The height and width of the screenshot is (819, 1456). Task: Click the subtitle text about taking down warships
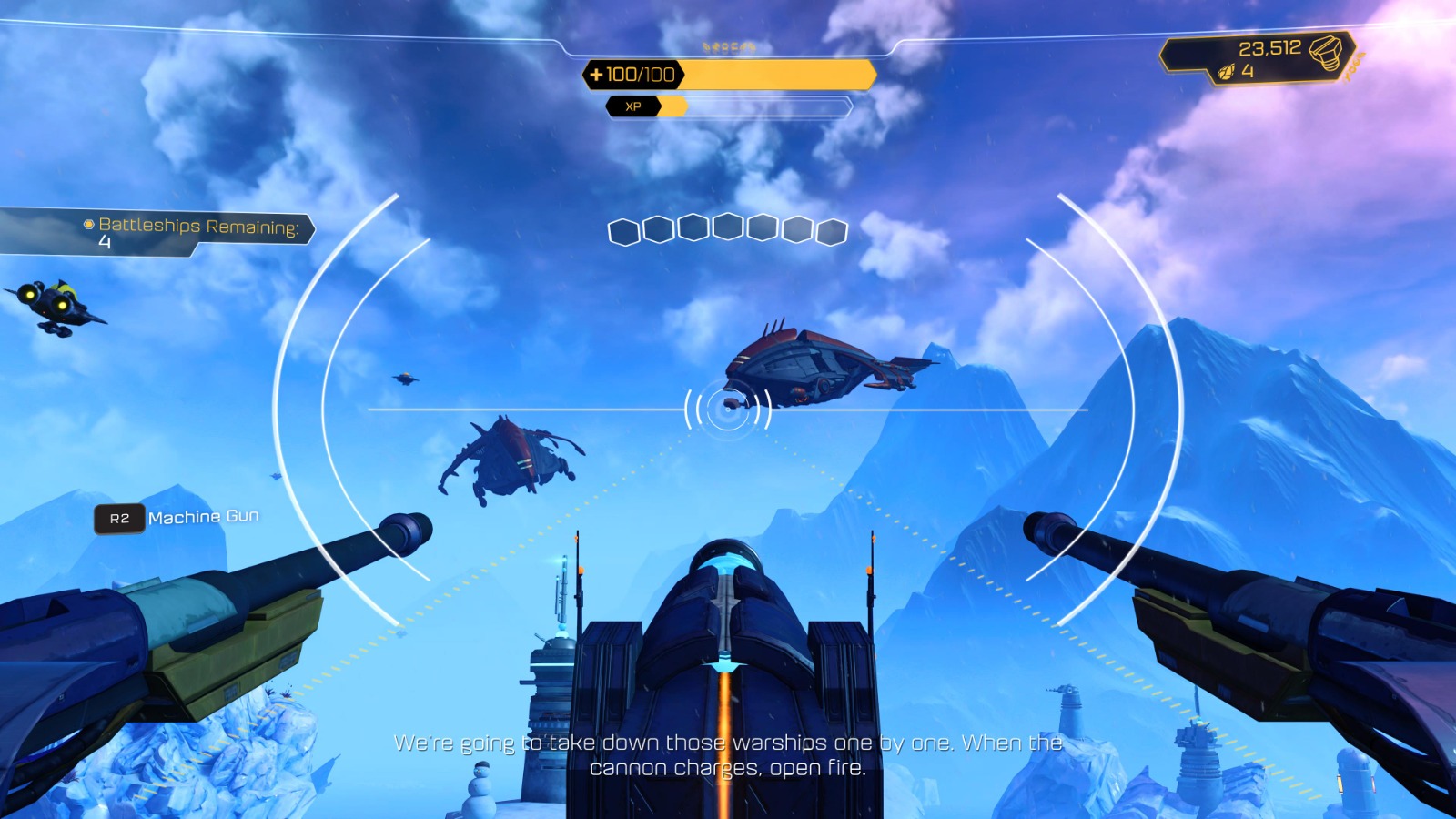point(728,753)
